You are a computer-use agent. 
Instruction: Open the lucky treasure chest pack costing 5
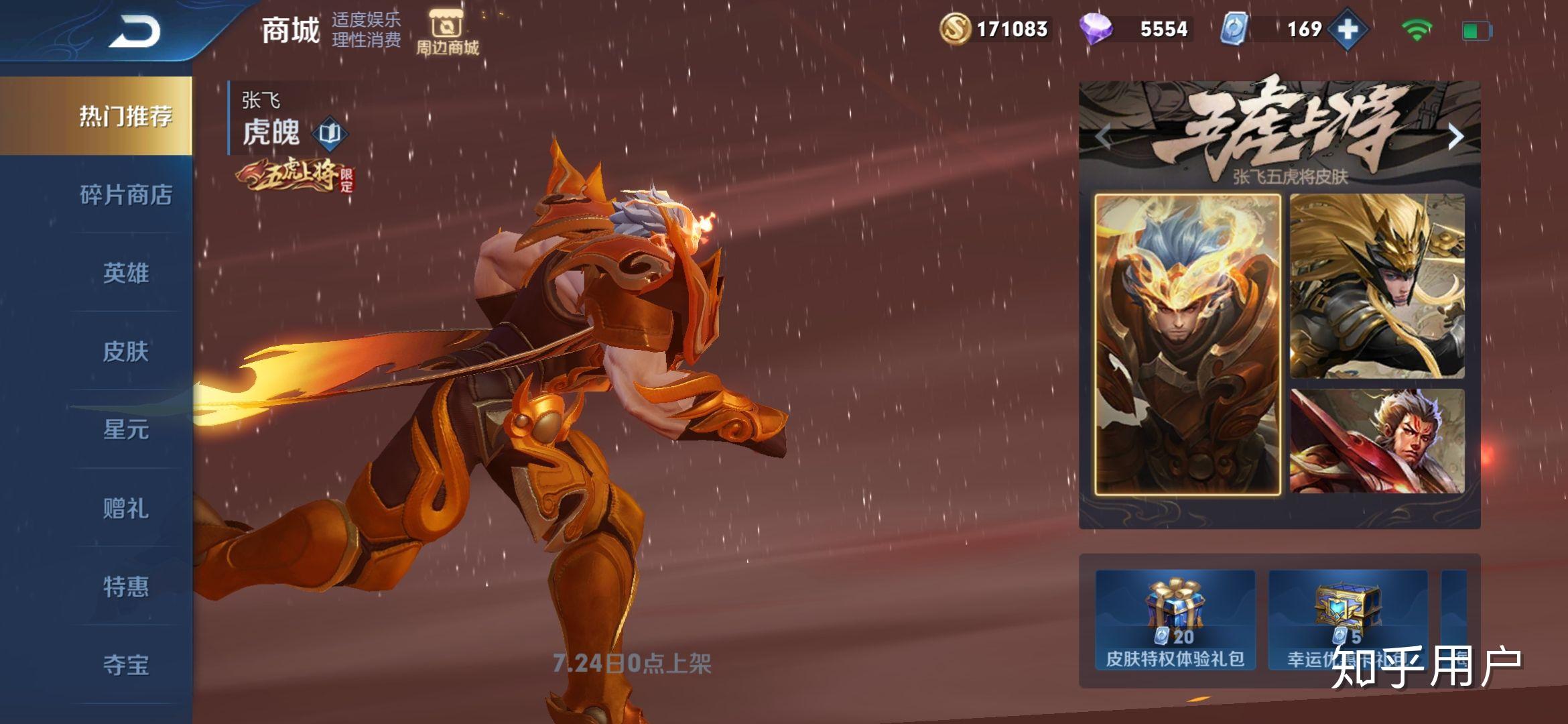[1347, 620]
